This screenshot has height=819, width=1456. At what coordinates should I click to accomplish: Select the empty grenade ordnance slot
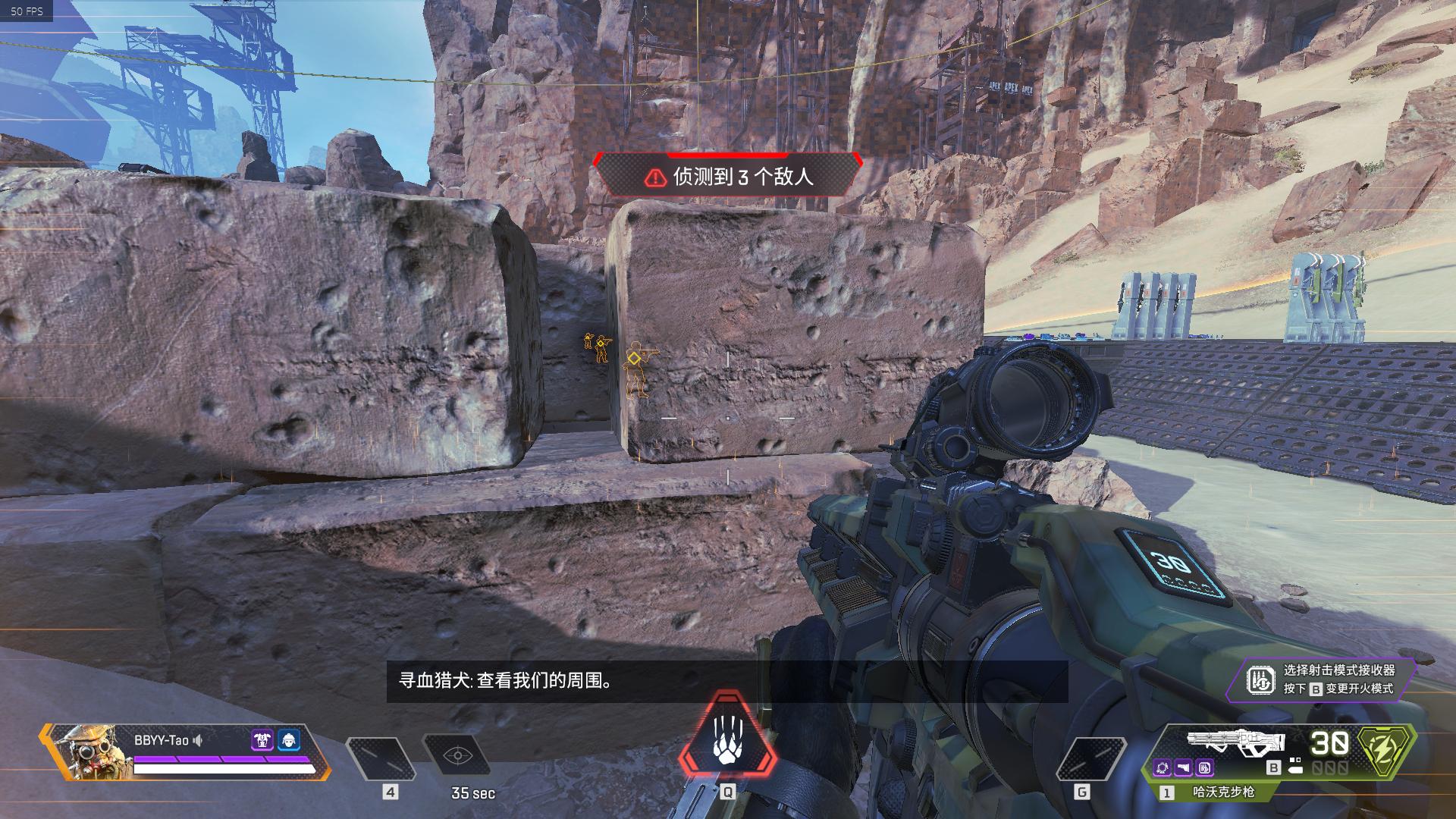pos(1091,758)
